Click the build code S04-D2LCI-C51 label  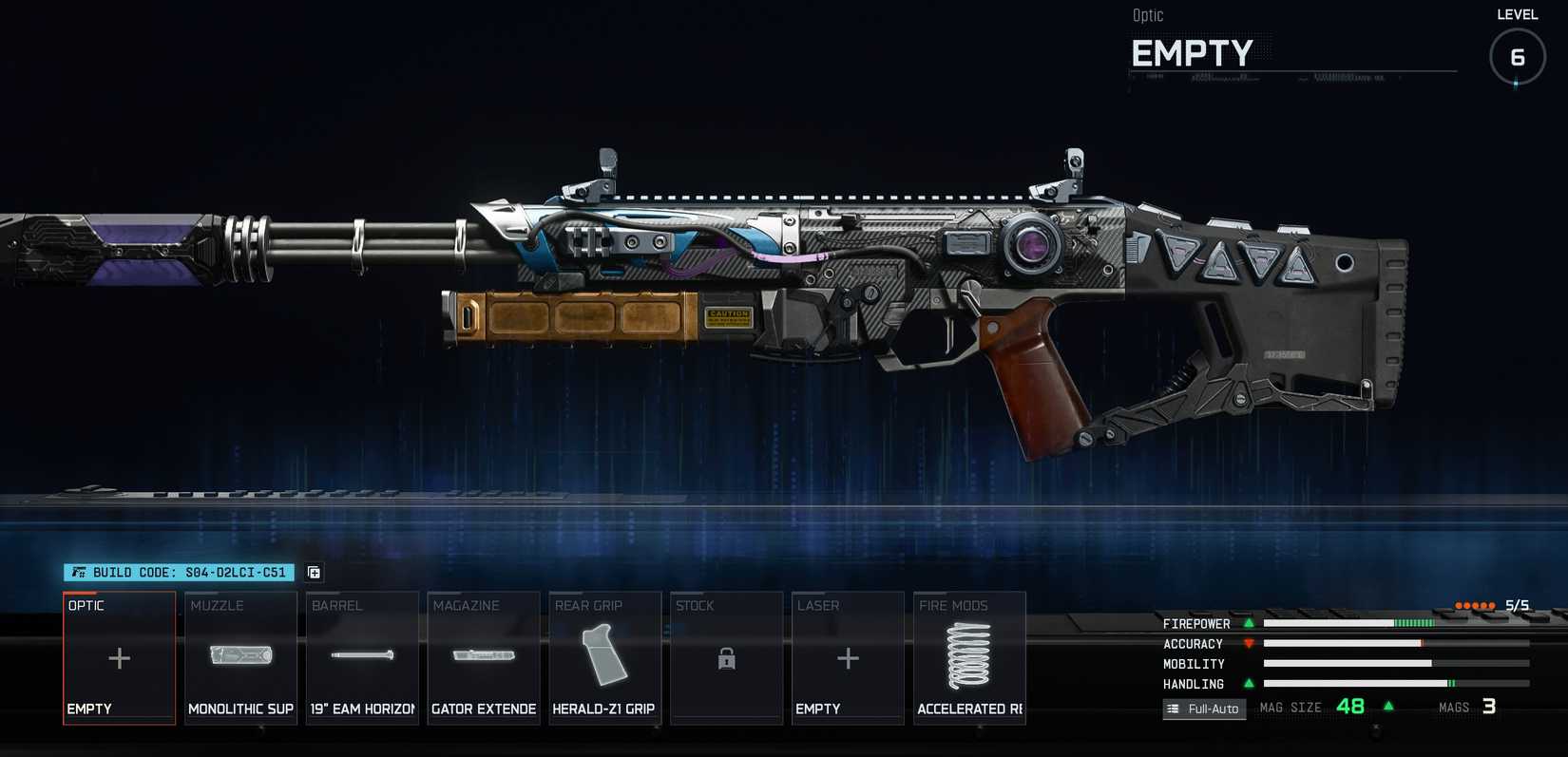click(x=179, y=573)
